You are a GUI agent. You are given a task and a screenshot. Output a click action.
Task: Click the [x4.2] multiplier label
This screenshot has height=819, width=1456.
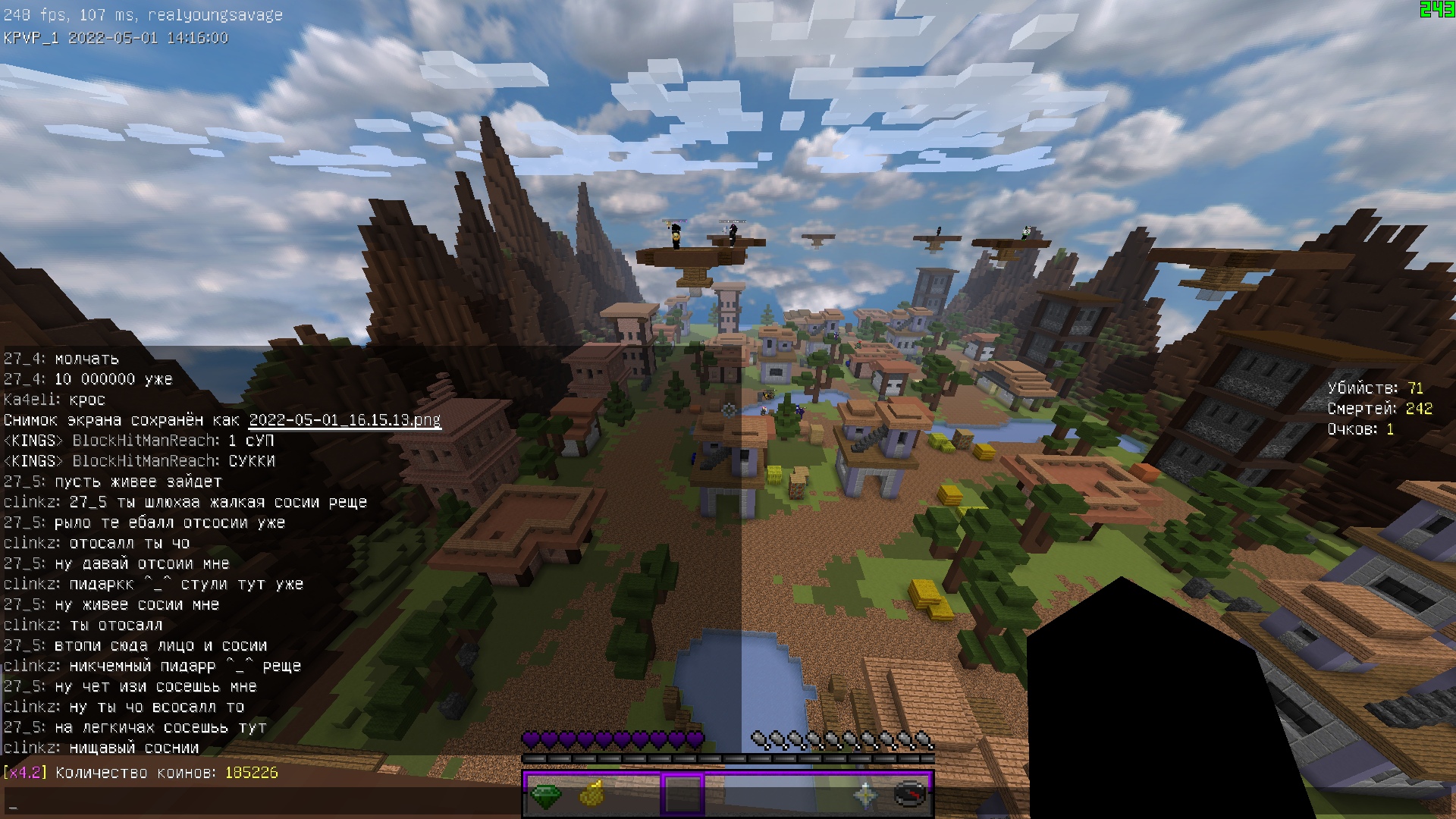pyautogui.click(x=25, y=774)
